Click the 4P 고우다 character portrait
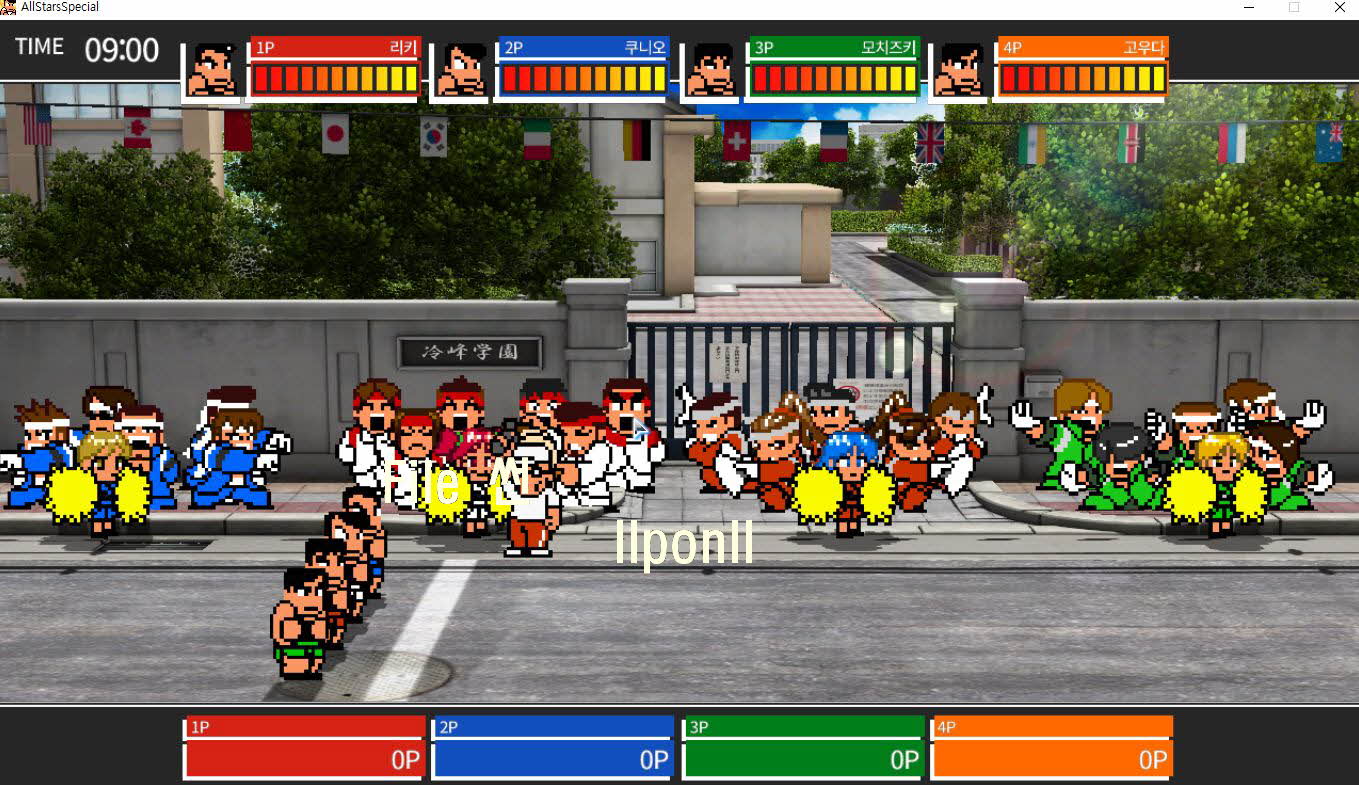Viewport: 1359px width, 785px height. click(960, 69)
